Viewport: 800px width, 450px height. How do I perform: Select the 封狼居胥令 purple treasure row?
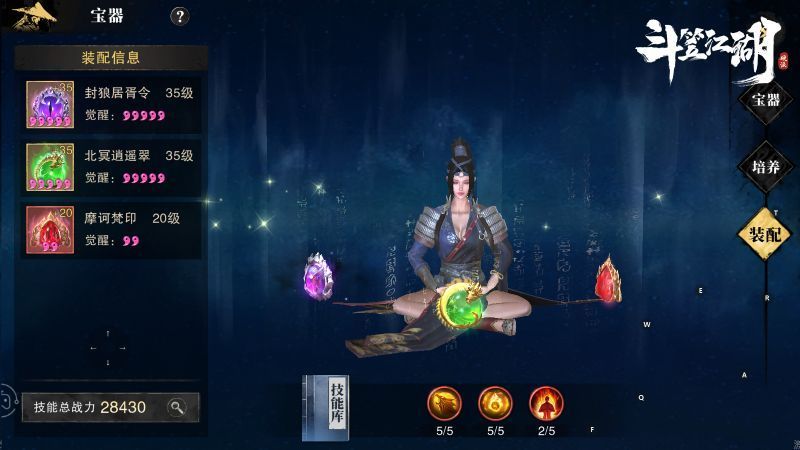tap(111, 105)
